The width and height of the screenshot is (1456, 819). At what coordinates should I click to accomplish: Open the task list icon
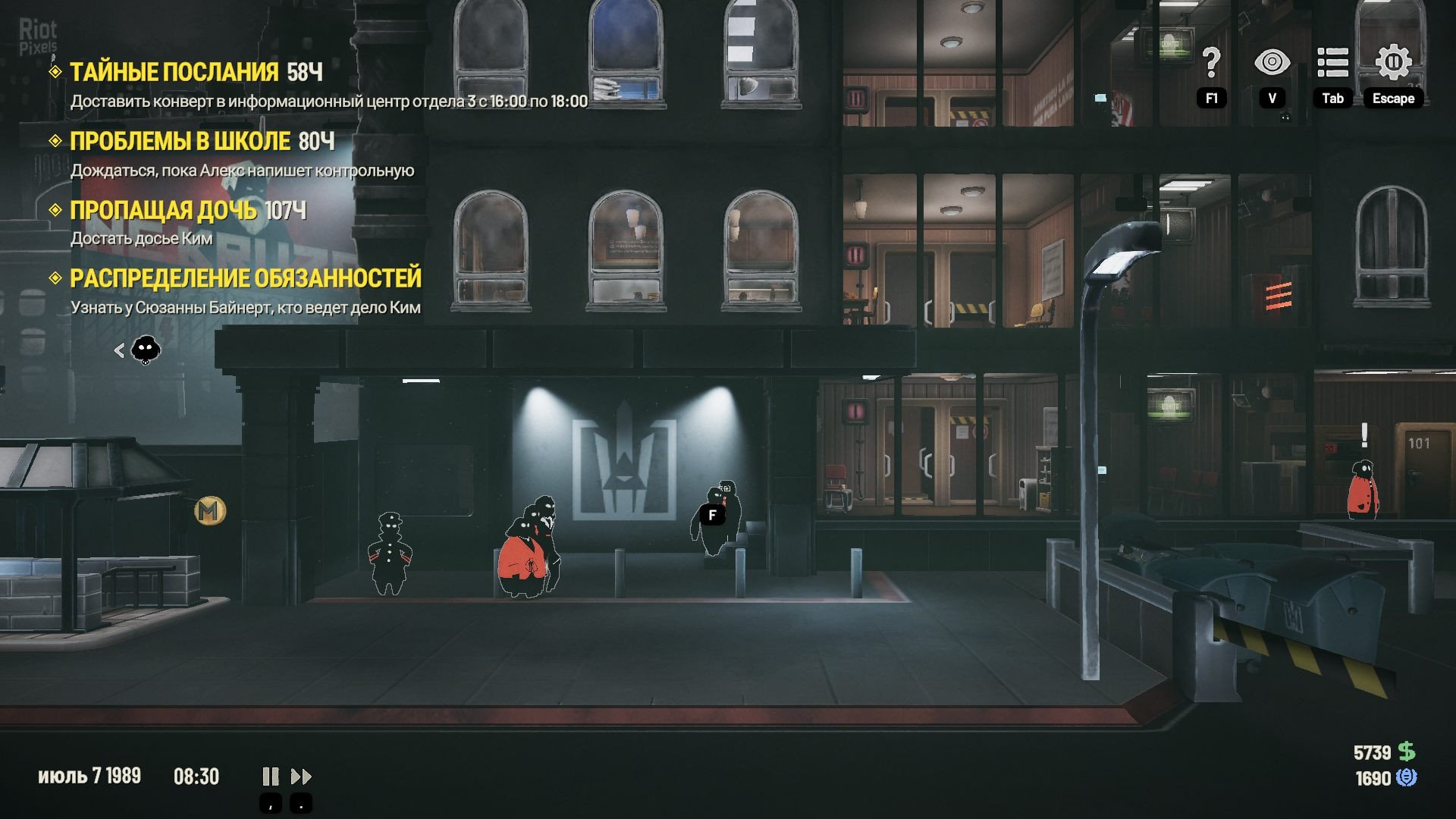[x=1332, y=63]
